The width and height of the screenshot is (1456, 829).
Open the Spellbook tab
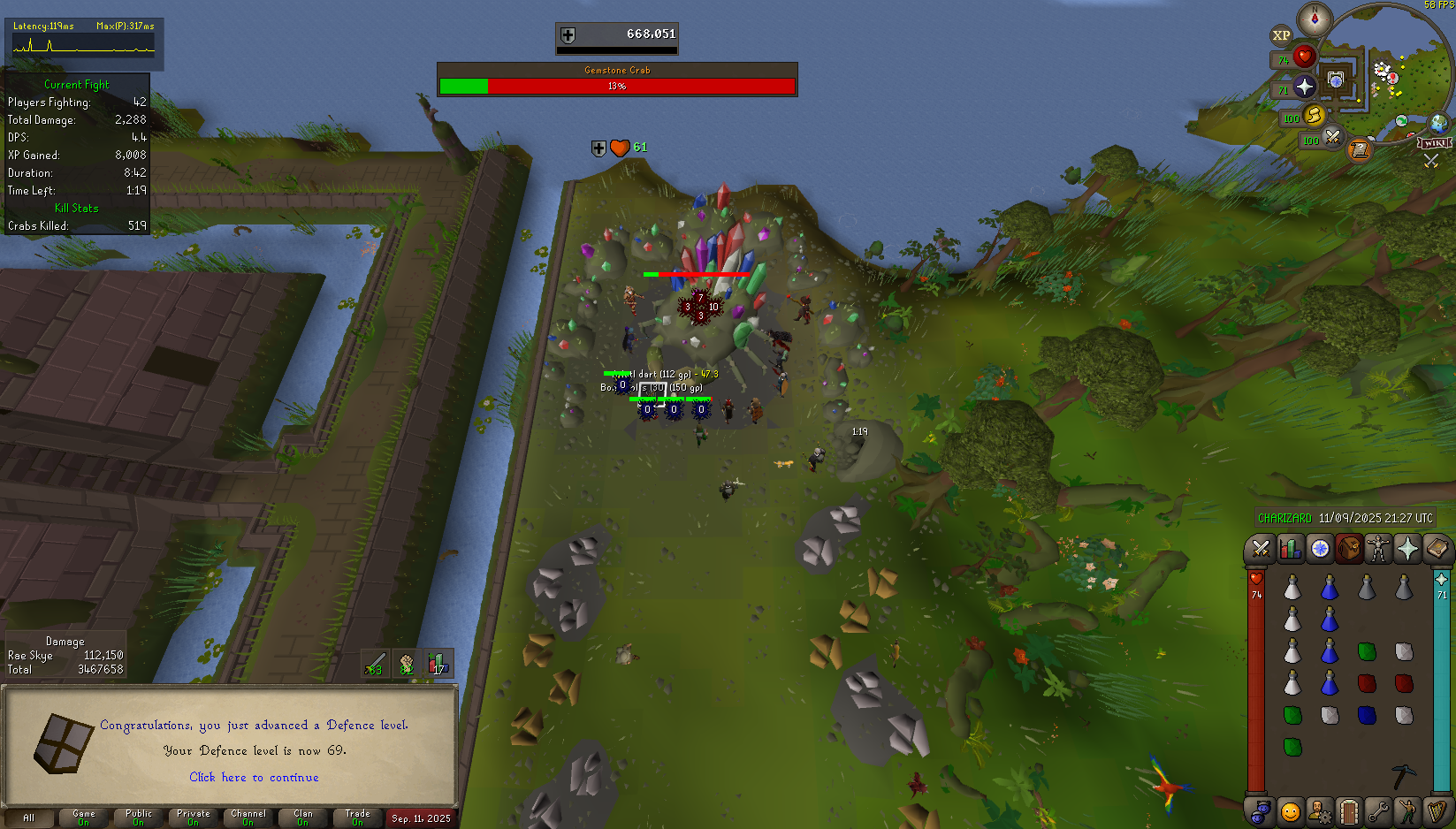point(1437,550)
